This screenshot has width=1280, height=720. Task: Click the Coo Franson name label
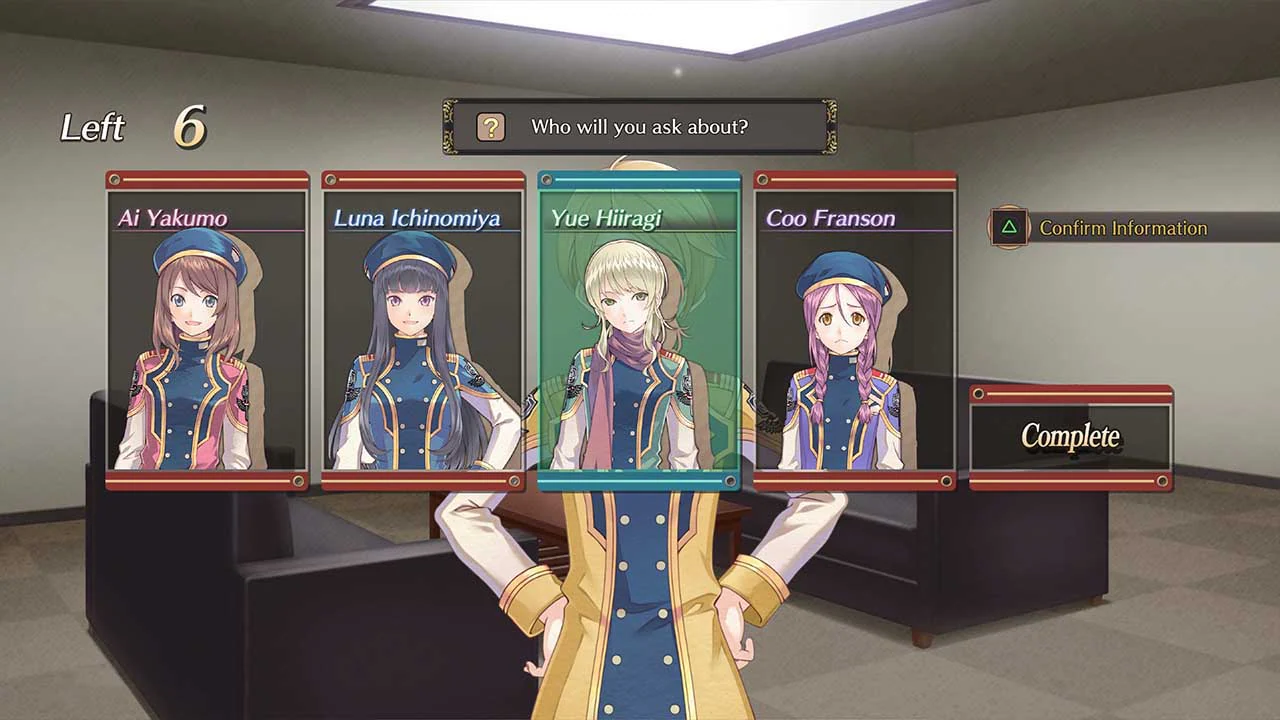click(x=833, y=218)
